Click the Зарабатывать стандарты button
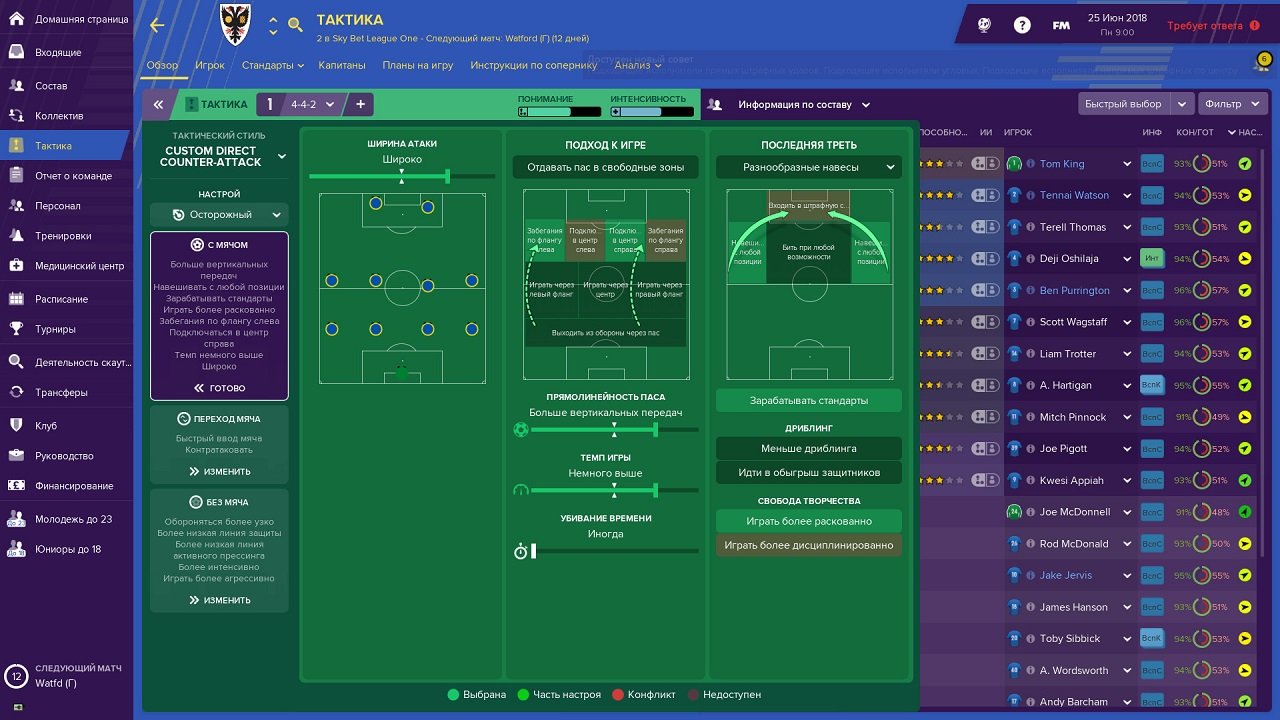 pos(807,400)
